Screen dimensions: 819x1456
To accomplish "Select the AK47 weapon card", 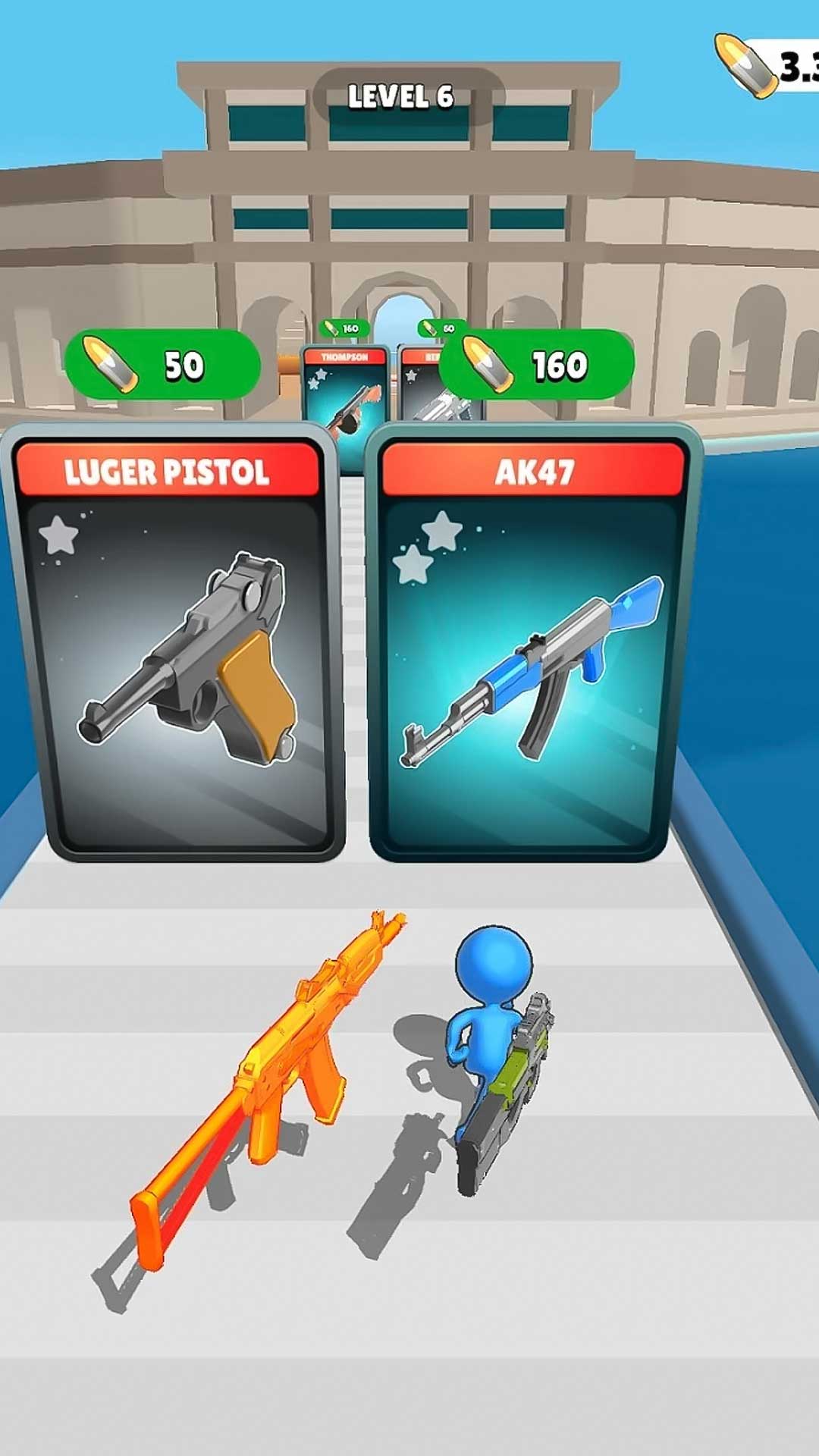I will (x=531, y=645).
